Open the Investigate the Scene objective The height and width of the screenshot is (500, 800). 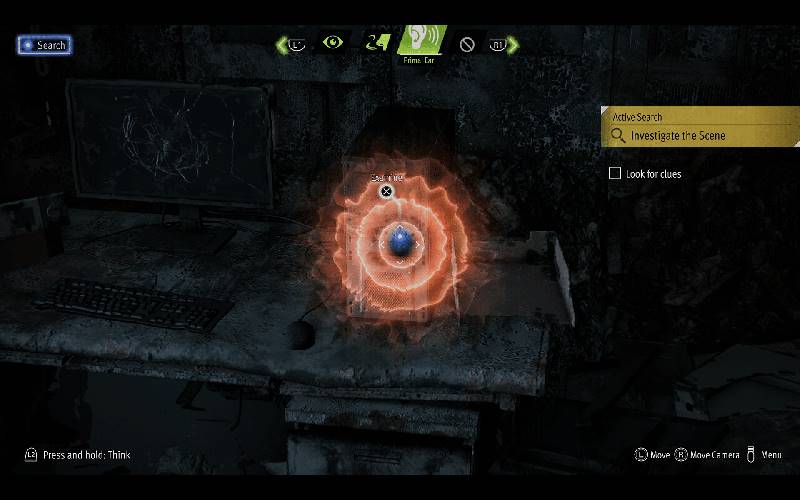[x=678, y=136]
